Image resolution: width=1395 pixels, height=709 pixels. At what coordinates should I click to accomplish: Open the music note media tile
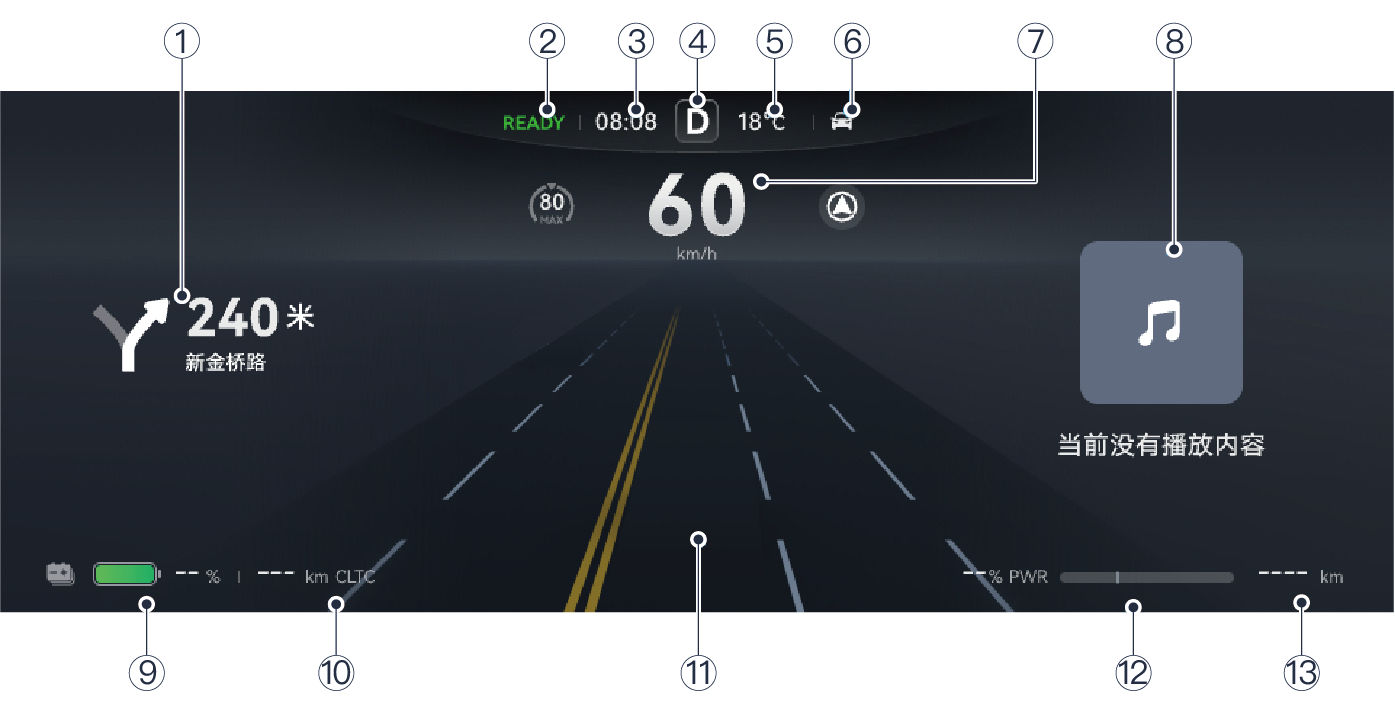pos(1161,323)
